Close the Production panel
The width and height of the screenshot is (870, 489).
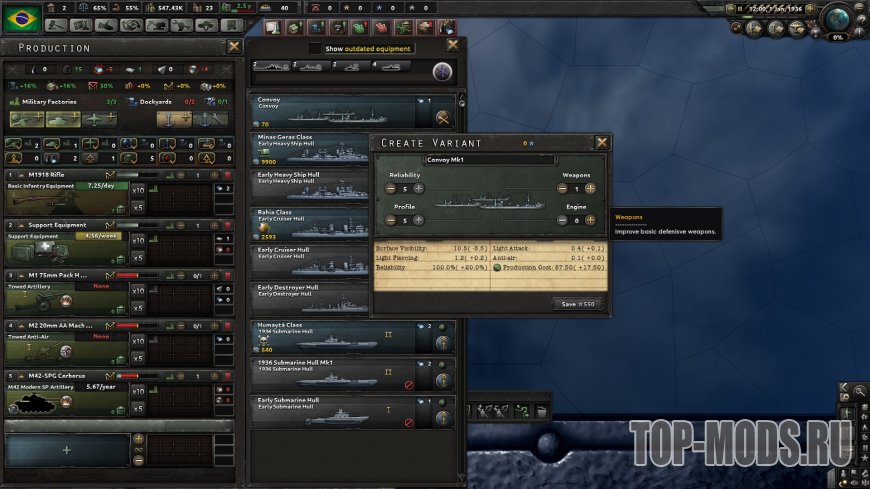[x=234, y=46]
